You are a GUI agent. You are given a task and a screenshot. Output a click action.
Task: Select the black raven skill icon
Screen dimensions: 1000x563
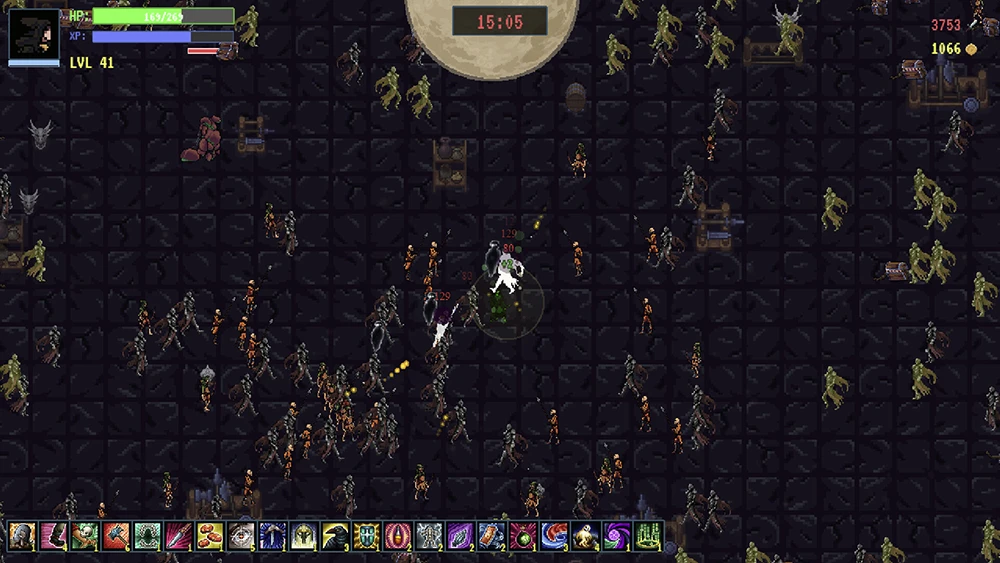(x=335, y=536)
